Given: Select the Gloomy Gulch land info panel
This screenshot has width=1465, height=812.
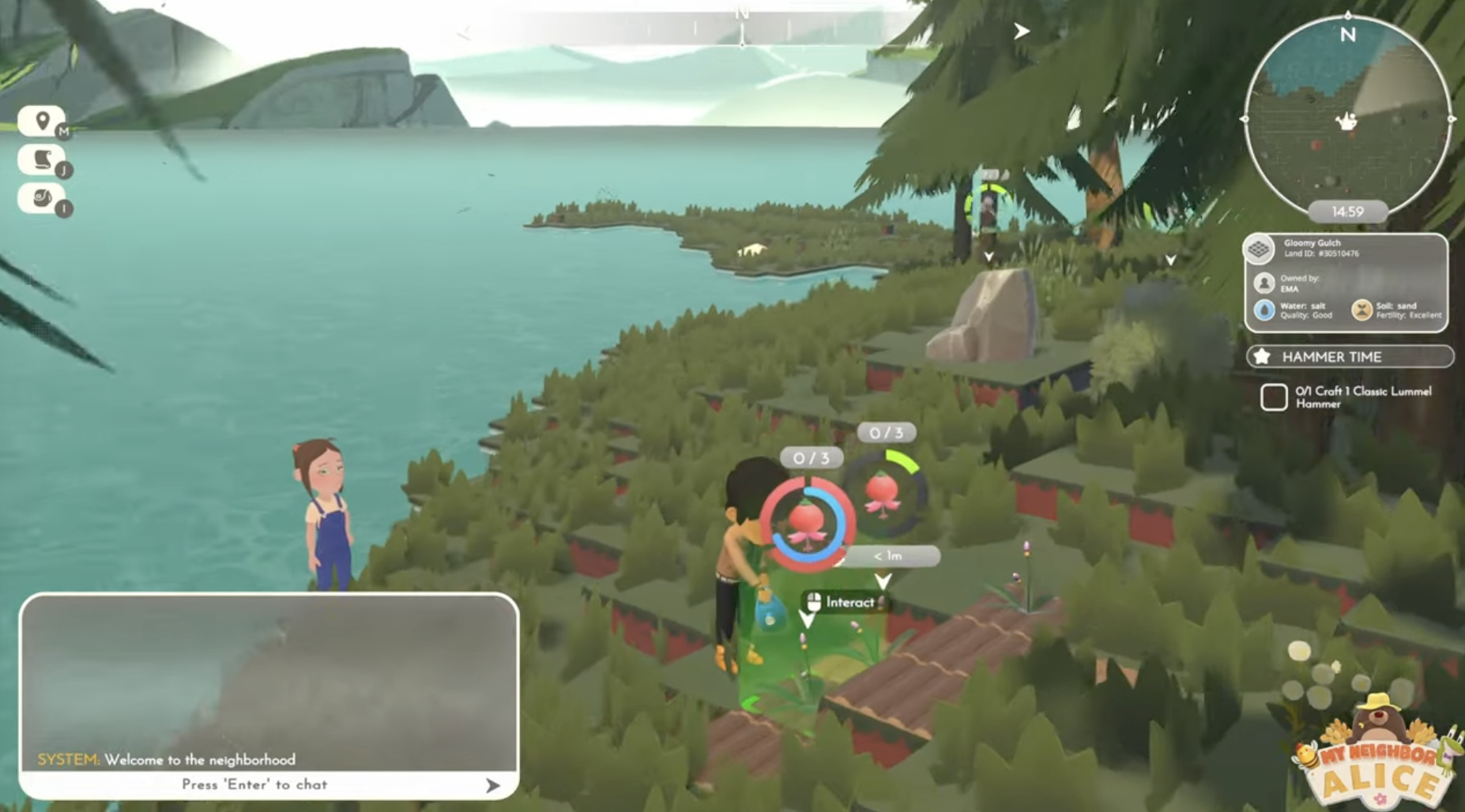Looking at the screenshot, I should click(1346, 282).
